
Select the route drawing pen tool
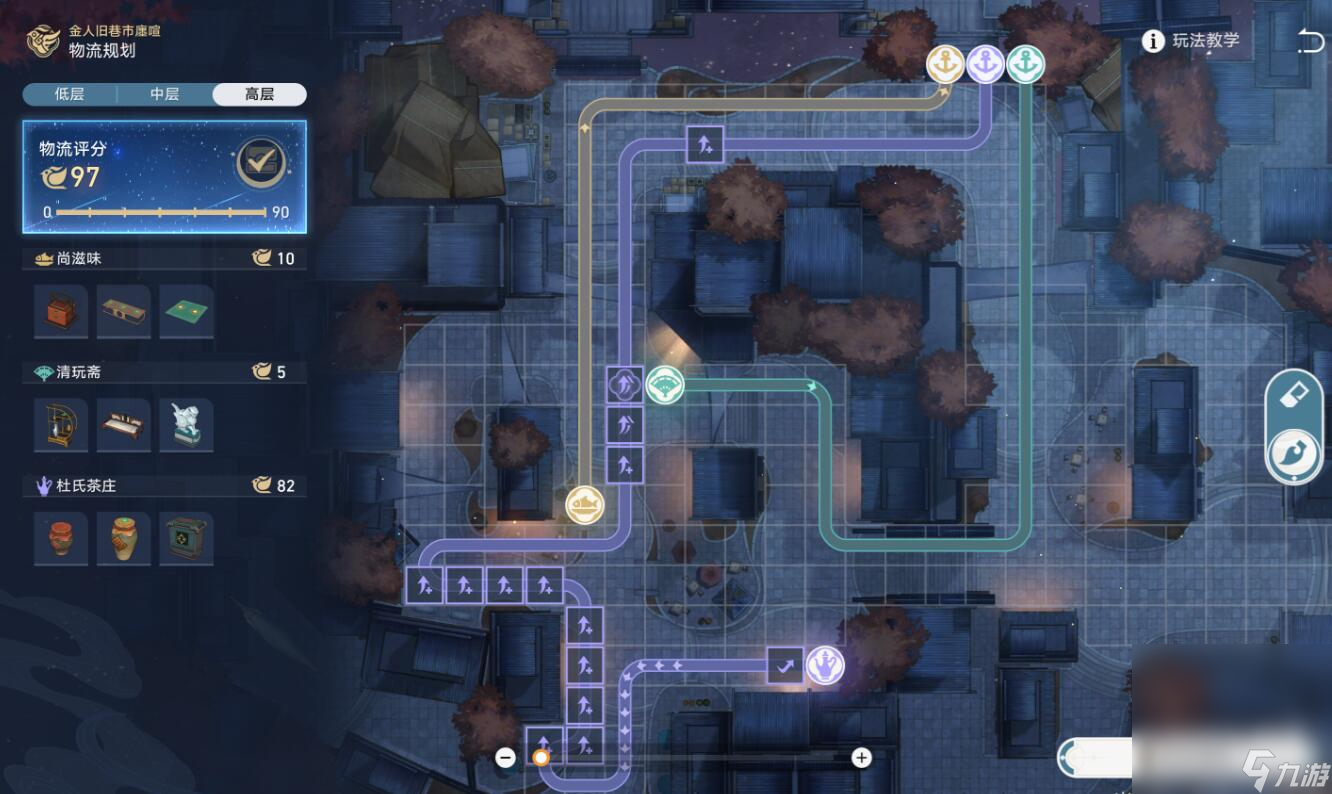[x=1293, y=455]
